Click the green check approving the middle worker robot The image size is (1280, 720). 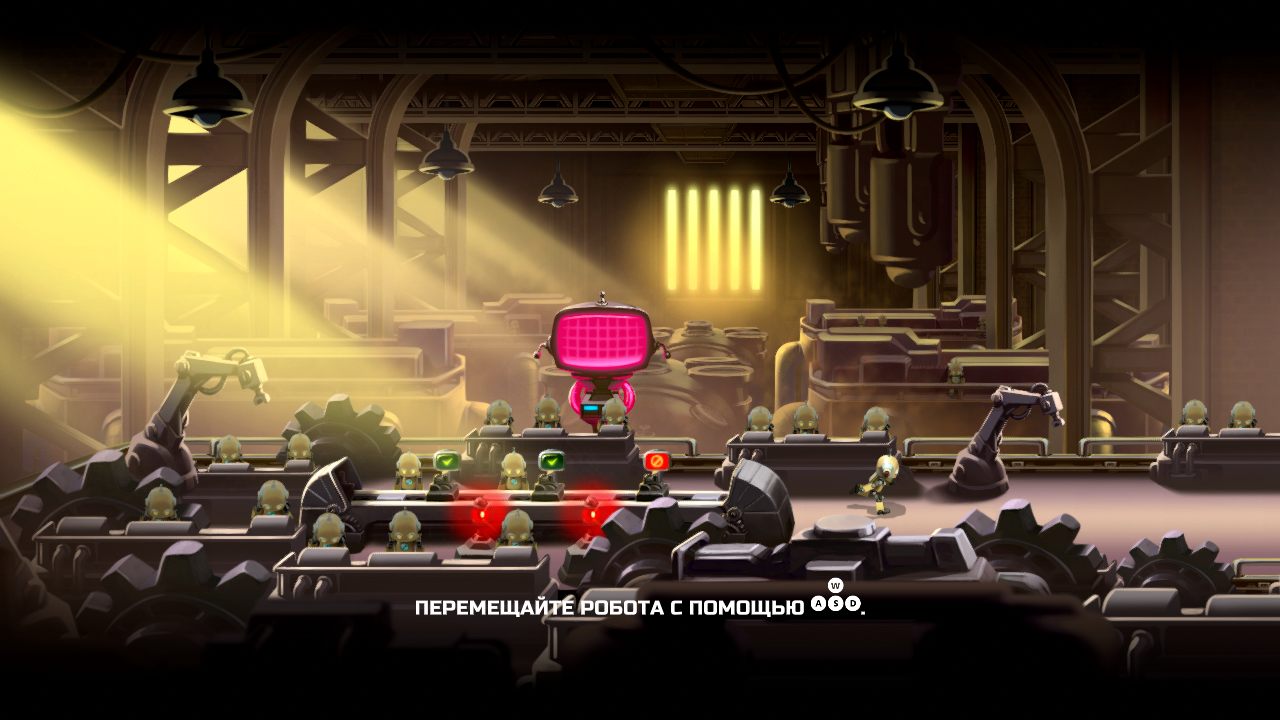click(x=551, y=459)
